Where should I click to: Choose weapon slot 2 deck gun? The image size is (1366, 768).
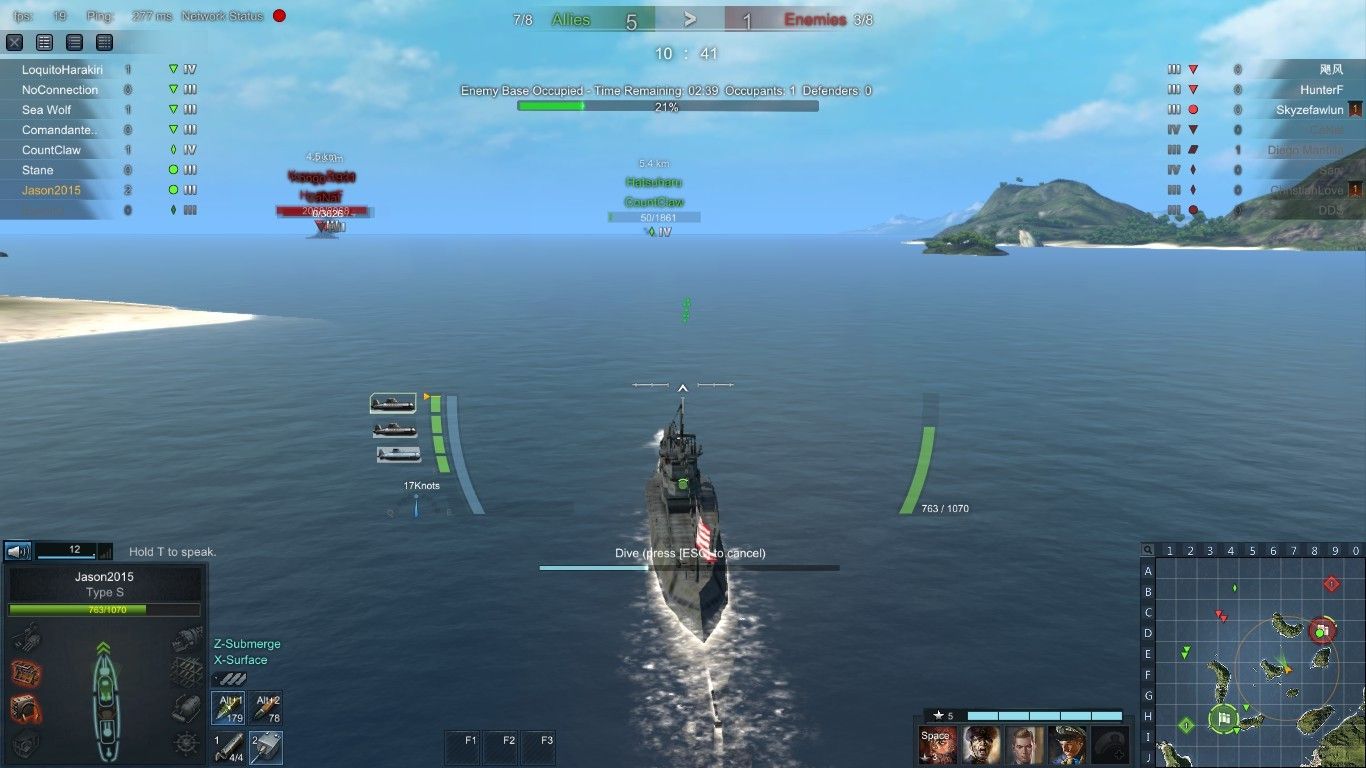point(266,747)
